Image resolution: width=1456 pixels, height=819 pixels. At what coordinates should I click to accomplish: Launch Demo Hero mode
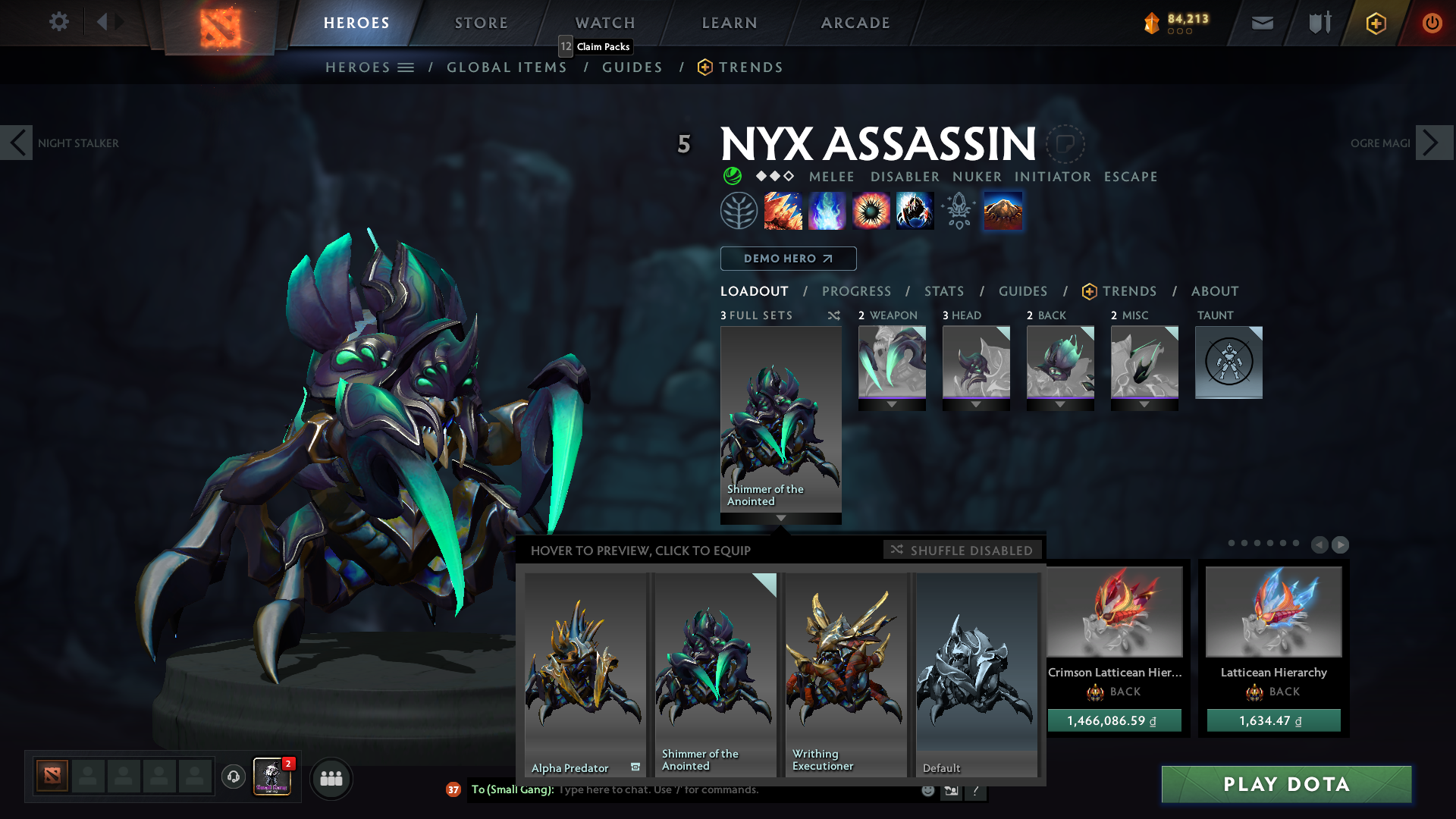(x=788, y=259)
